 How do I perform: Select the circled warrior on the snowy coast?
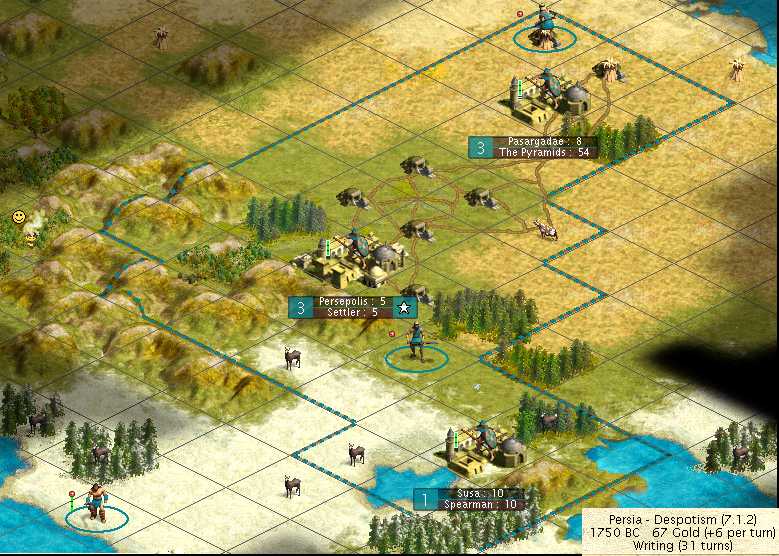(96, 503)
